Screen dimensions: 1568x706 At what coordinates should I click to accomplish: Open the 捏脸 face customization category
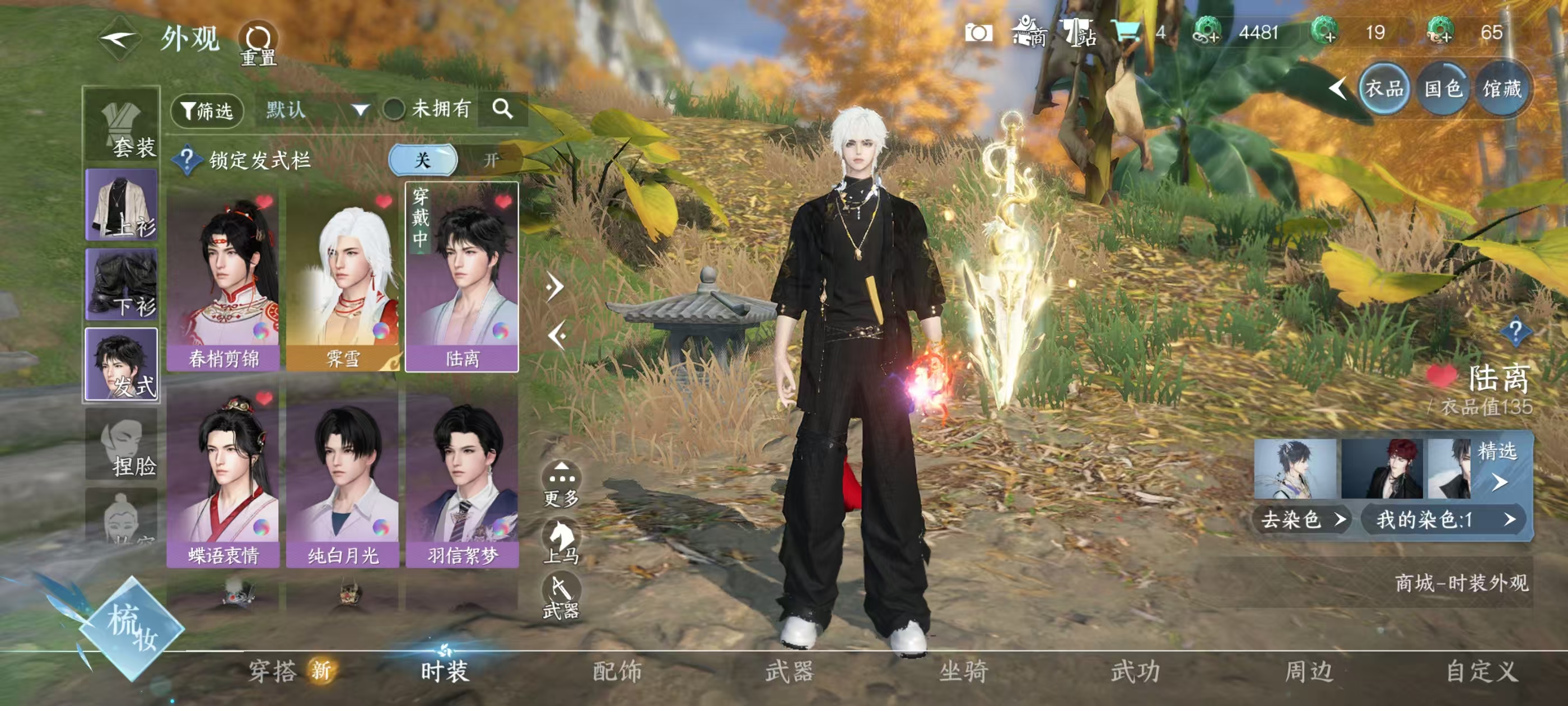[122, 445]
